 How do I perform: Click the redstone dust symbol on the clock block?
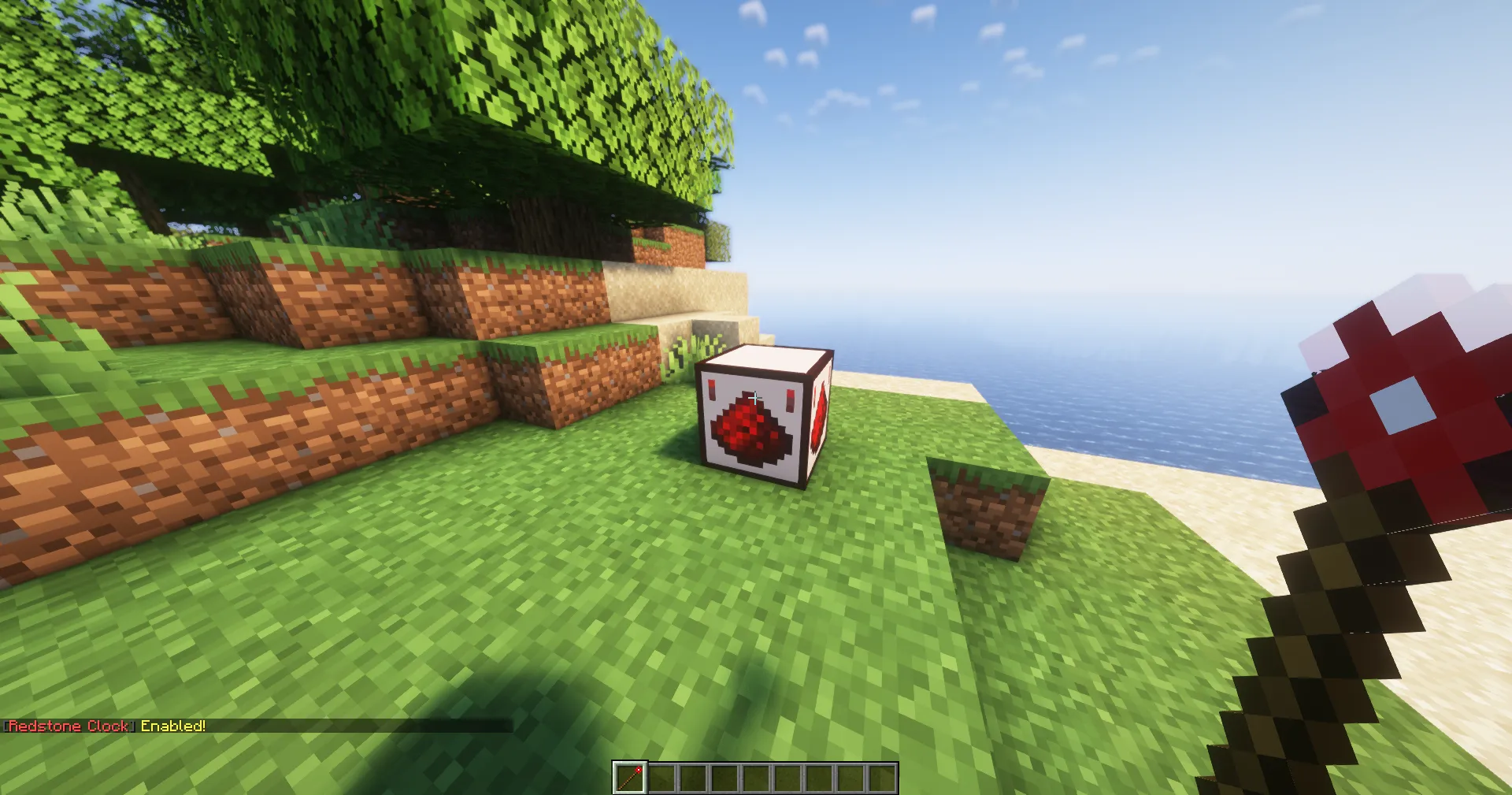[752, 429]
